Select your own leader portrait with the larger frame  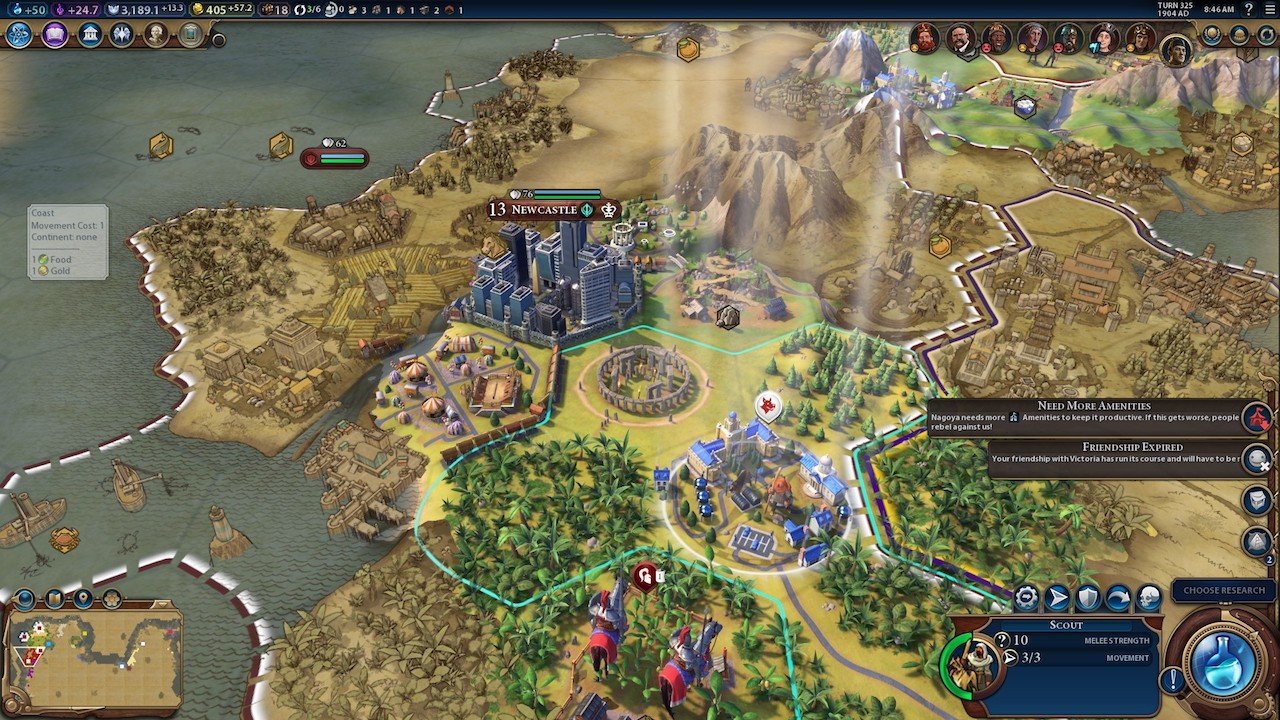[1176, 47]
